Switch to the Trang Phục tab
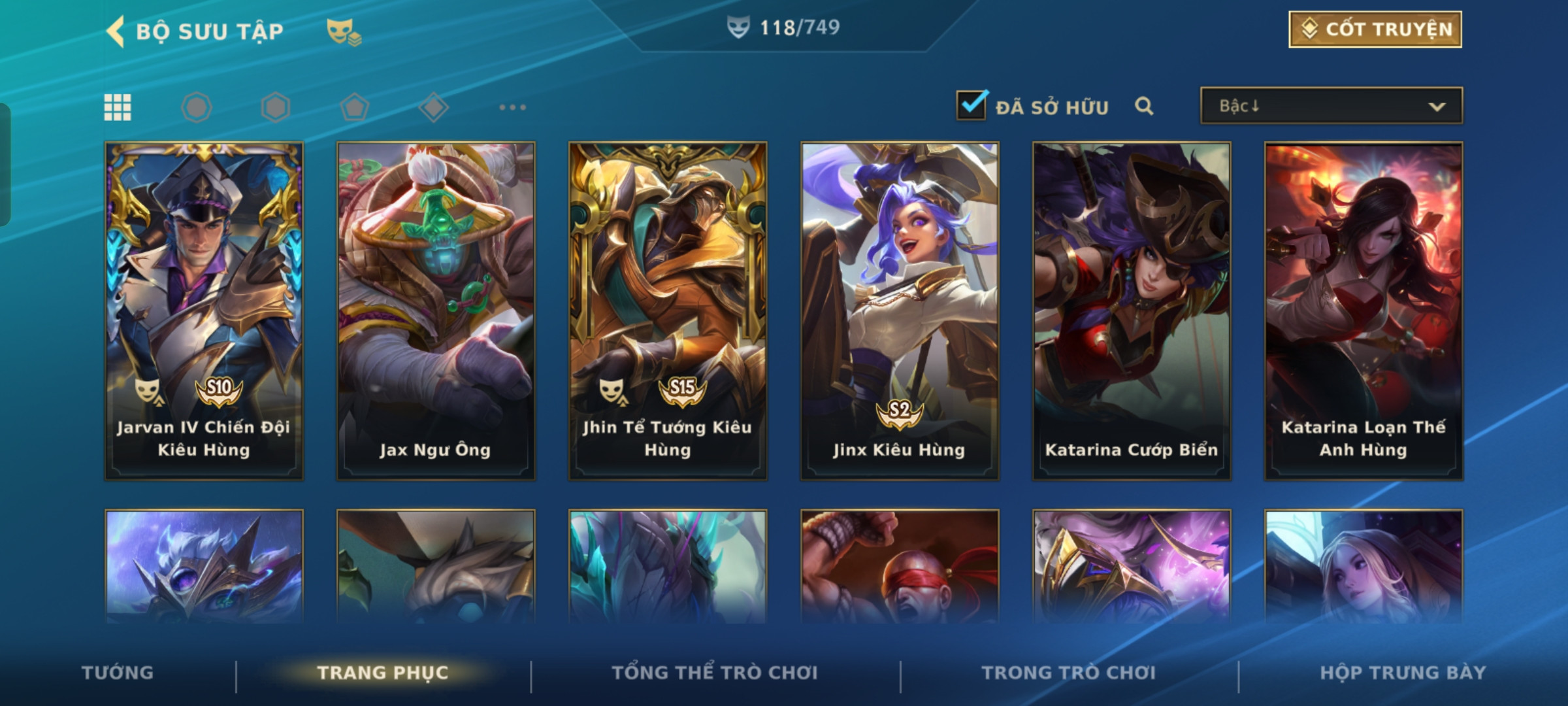 tap(383, 673)
